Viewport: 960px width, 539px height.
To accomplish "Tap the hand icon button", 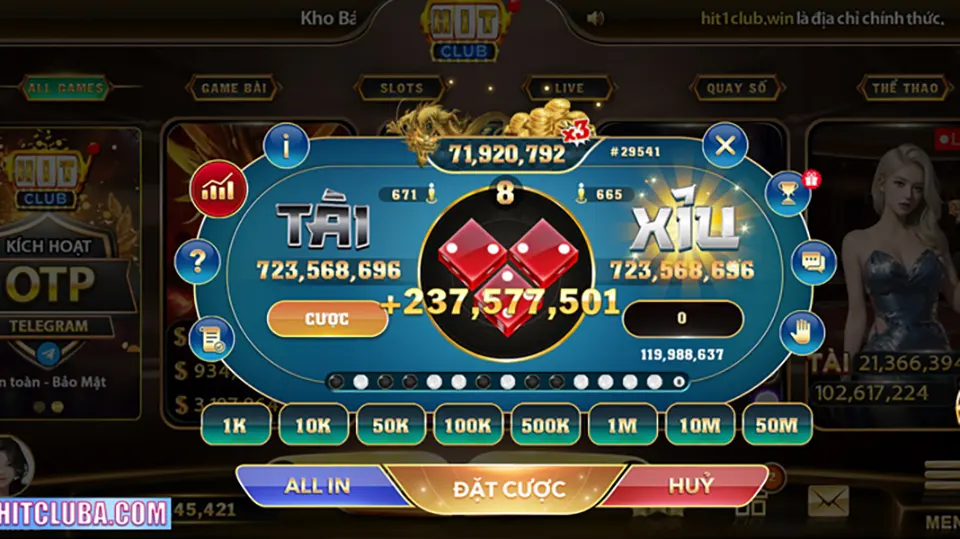I will (x=800, y=331).
